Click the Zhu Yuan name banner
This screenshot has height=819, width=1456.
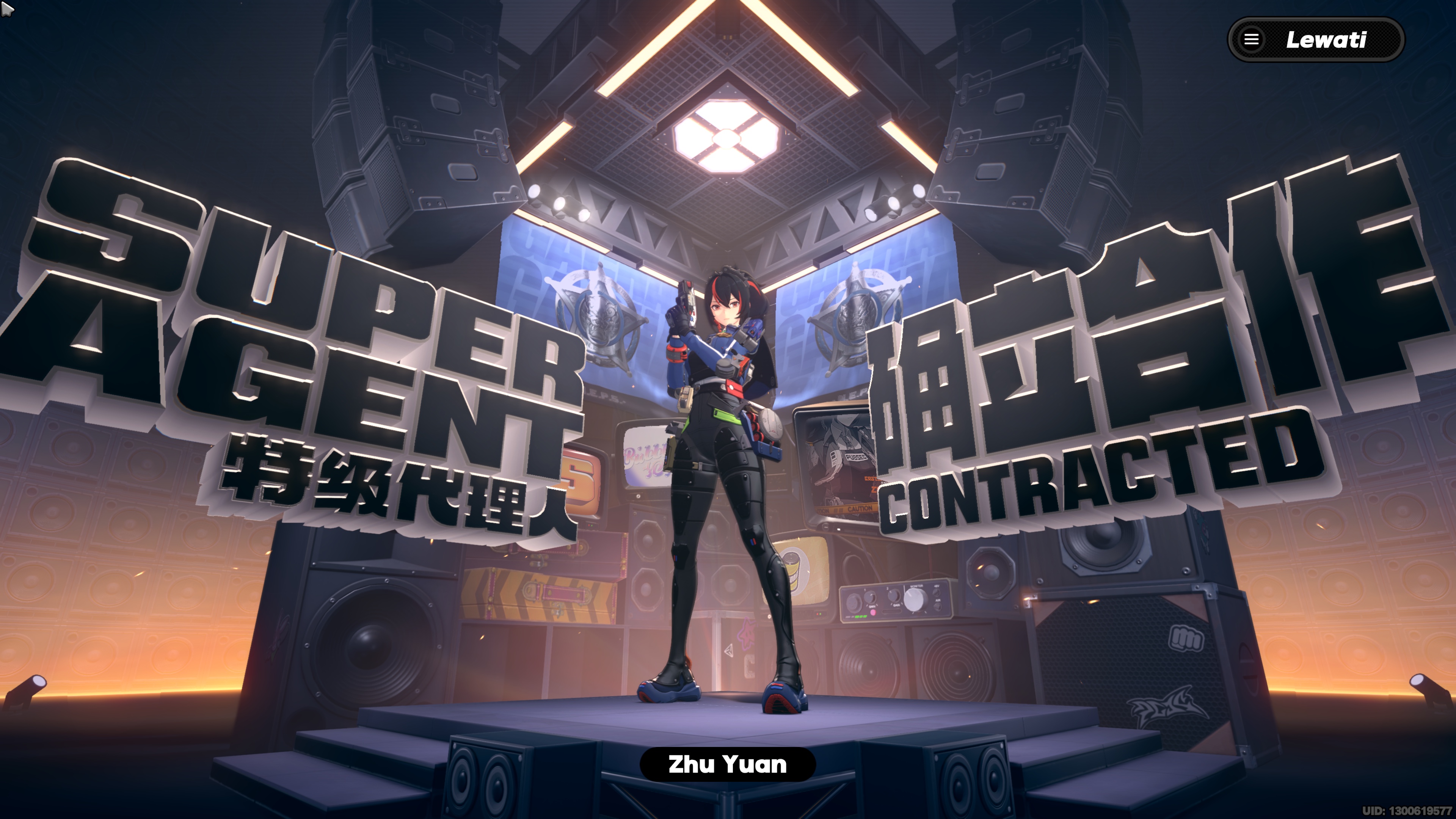click(728, 764)
